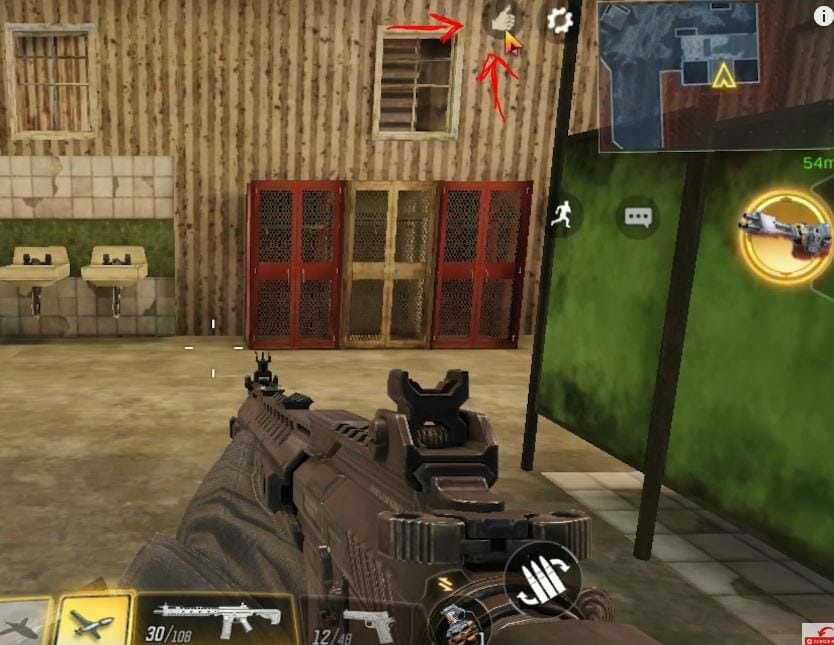Activate the highlighted airstrike scorestreak
The width and height of the screenshot is (834, 645).
(x=94, y=620)
